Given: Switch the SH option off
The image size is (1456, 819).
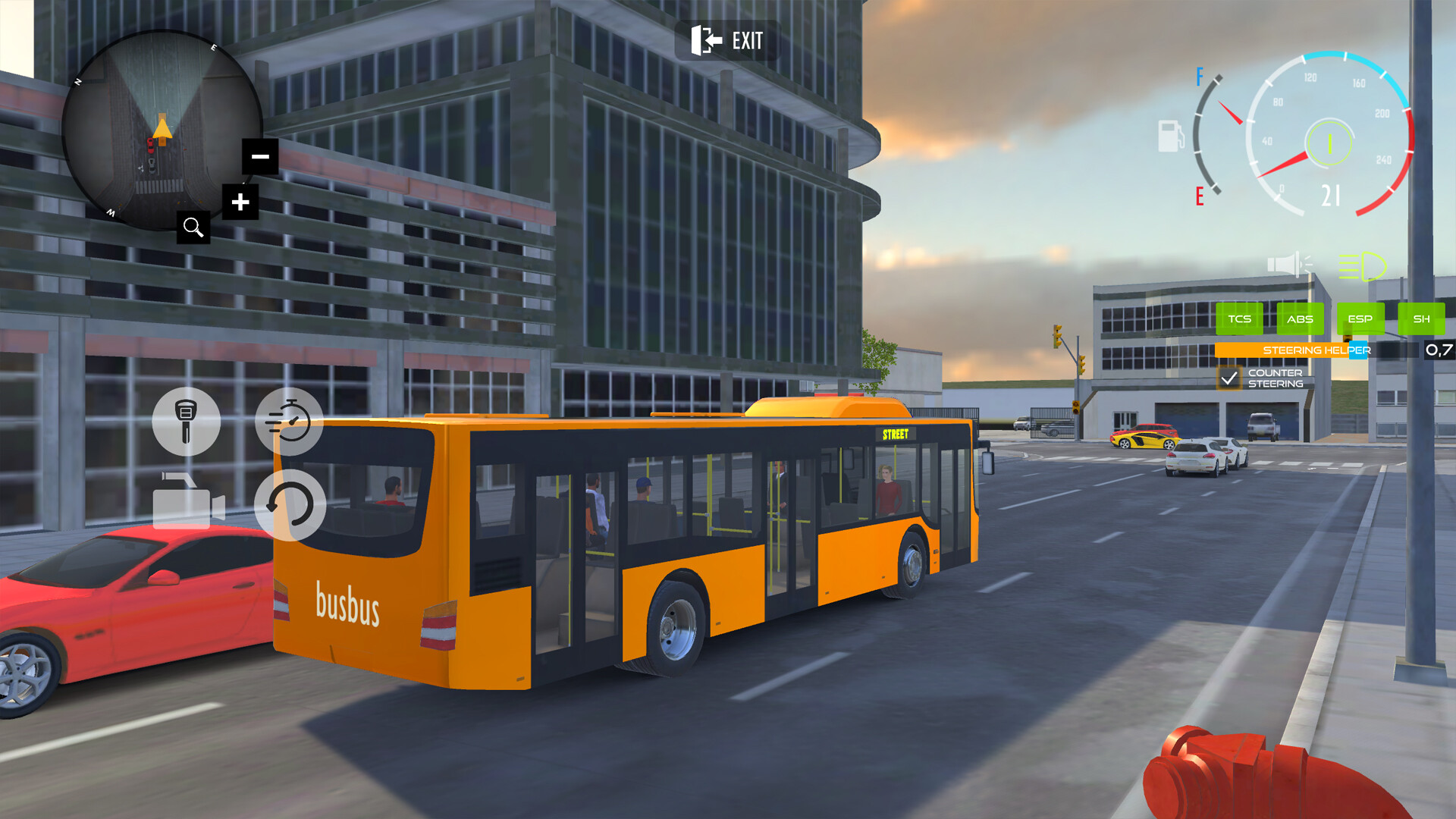Looking at the screenshot, I should coord(1422,319).
